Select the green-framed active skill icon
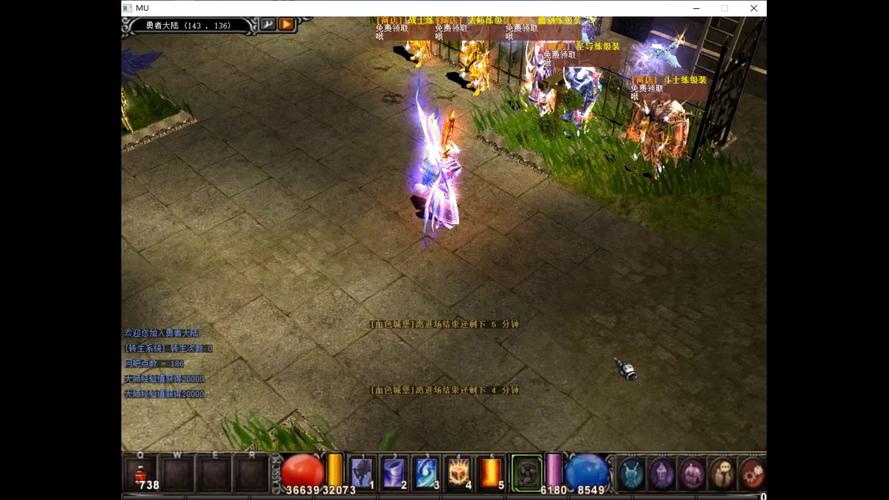889x500 pixels. [x=527, y=472]
